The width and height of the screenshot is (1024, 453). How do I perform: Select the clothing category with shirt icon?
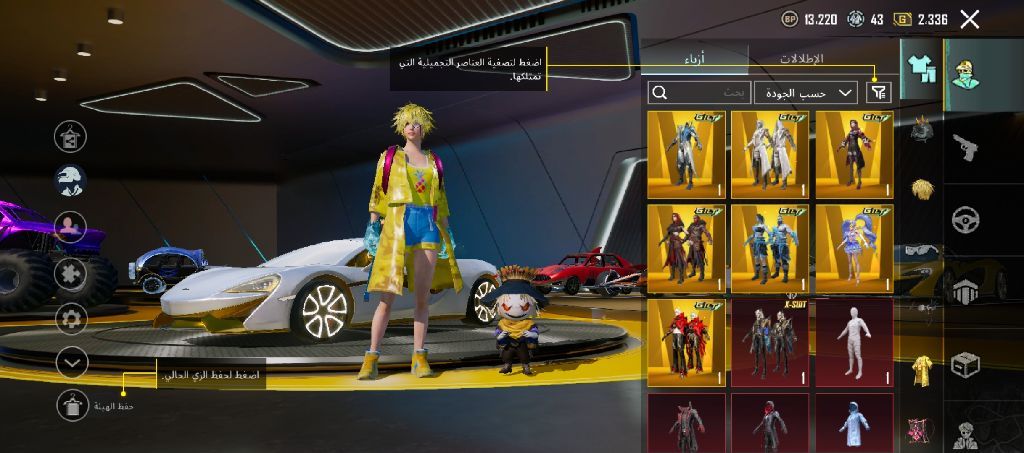920,69
